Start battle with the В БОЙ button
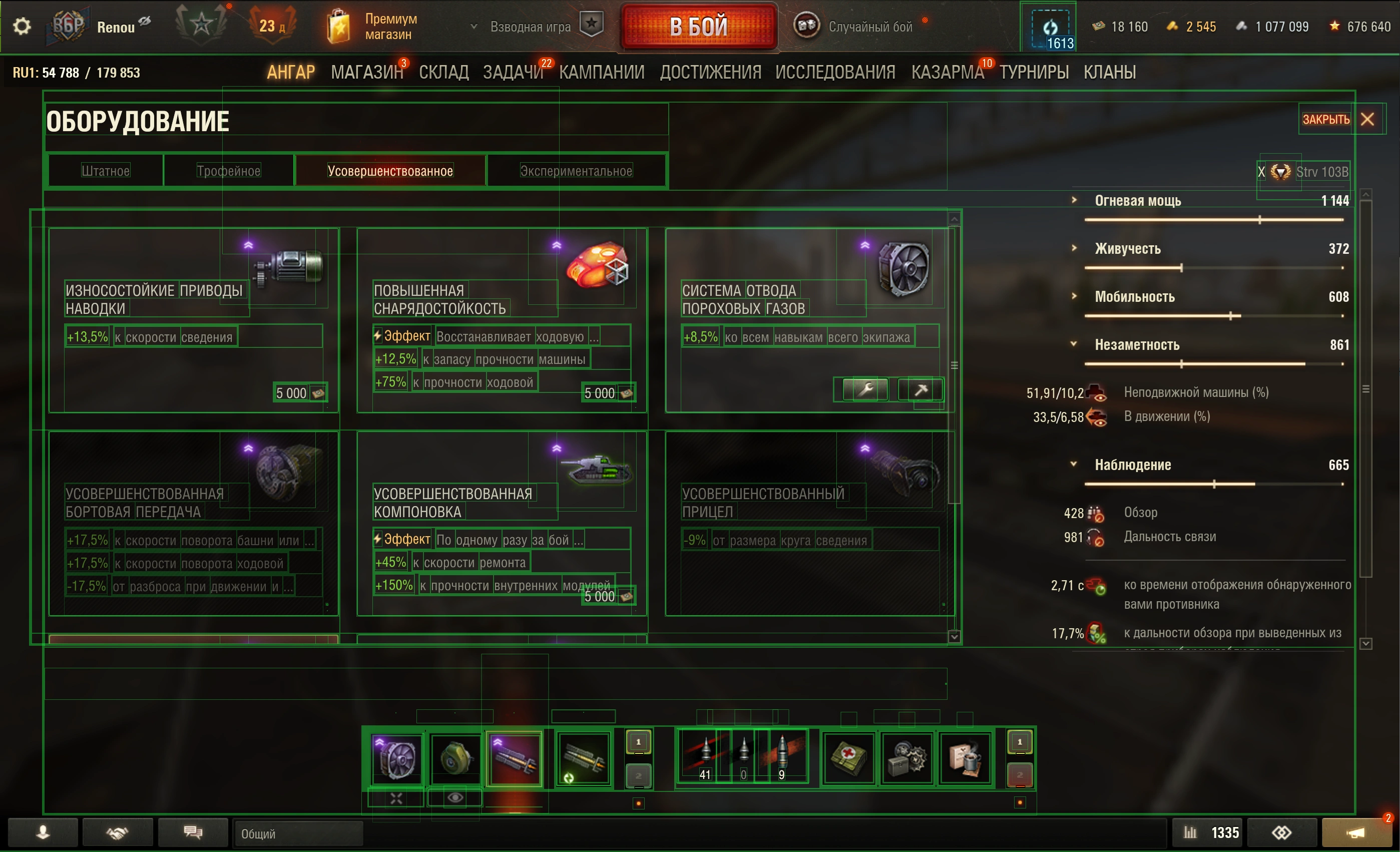 click(698, 27)
